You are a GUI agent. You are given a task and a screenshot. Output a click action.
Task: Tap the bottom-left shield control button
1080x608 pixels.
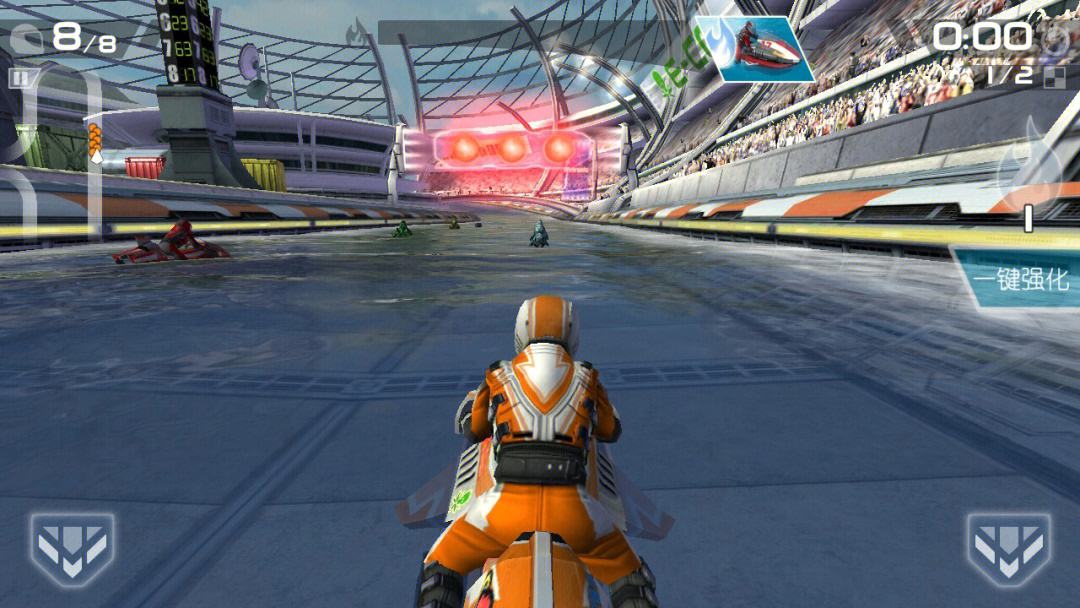[x=72, y=549]
